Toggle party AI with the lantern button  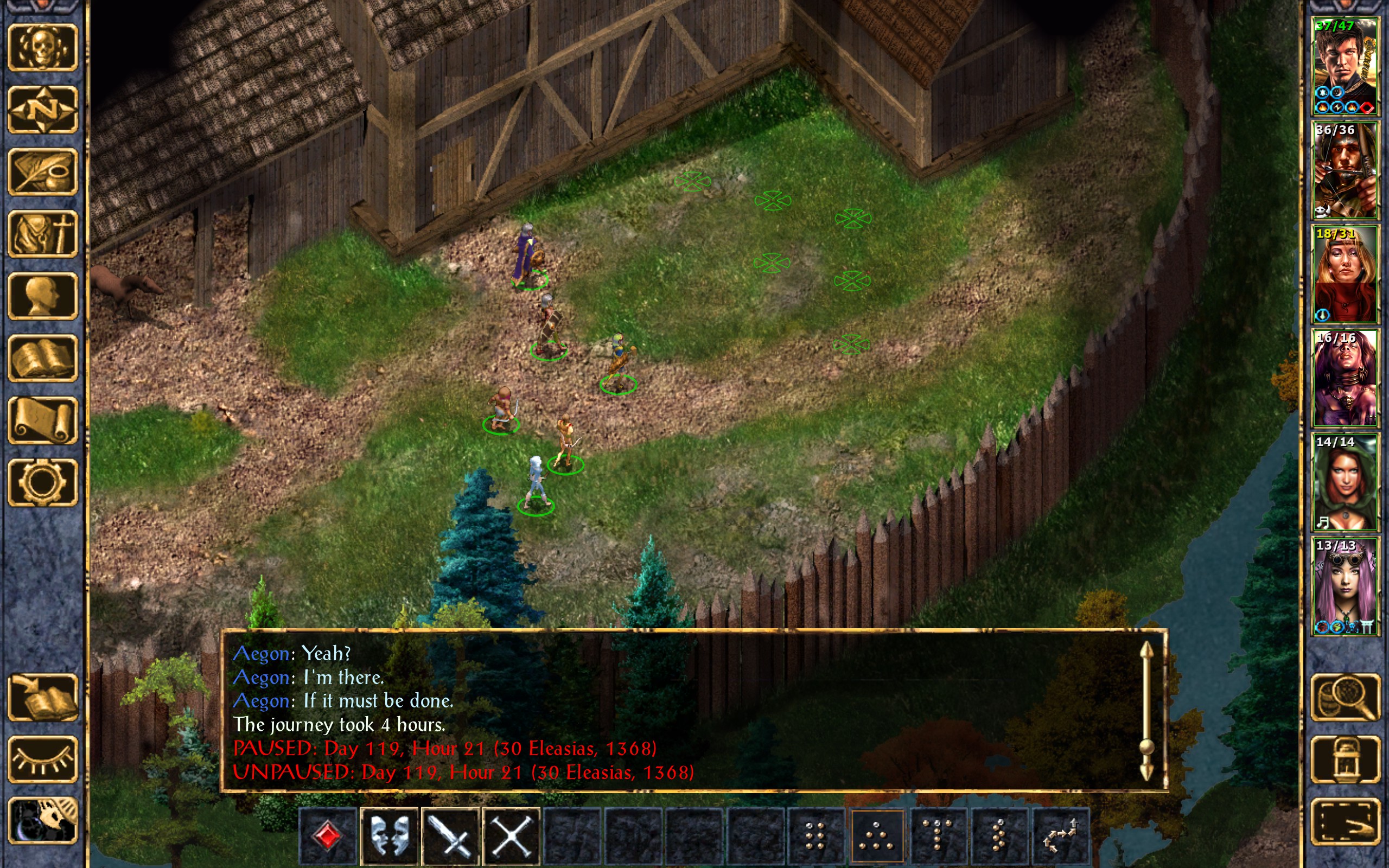tap(1345, 759)
